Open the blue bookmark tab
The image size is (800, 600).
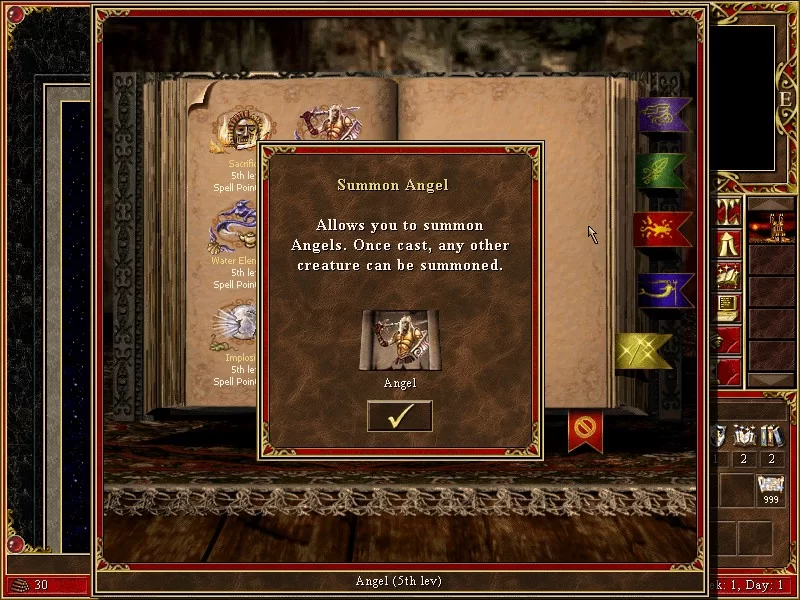pos(664,290)
